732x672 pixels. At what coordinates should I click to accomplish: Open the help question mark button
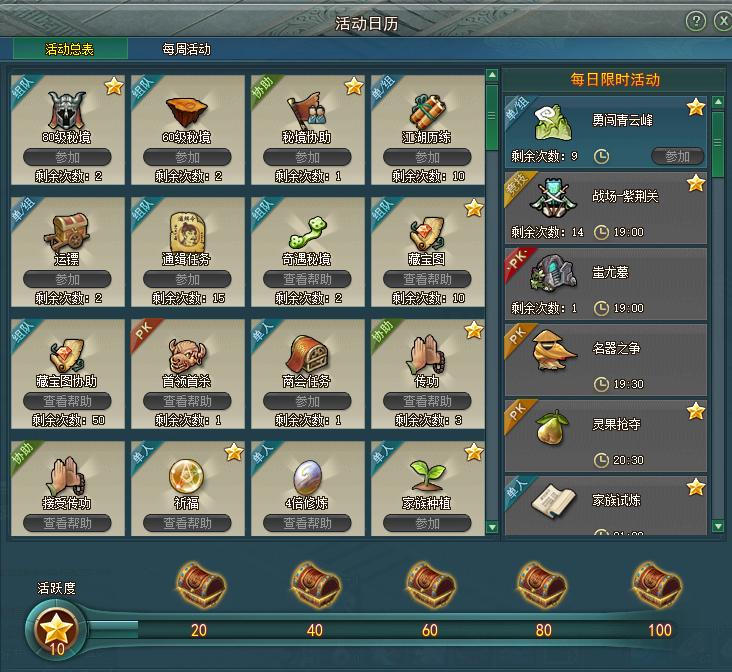696,21
